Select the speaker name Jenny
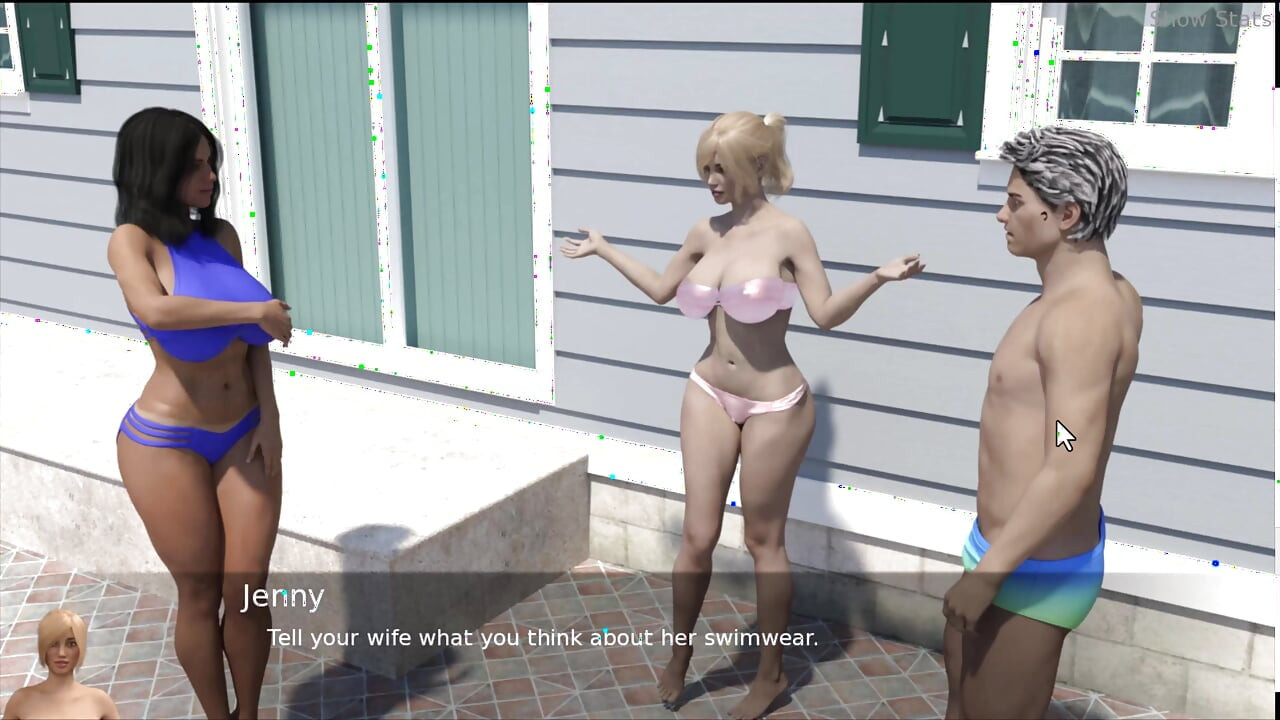Screen dimensions: 1280x720 pos(284,596)
